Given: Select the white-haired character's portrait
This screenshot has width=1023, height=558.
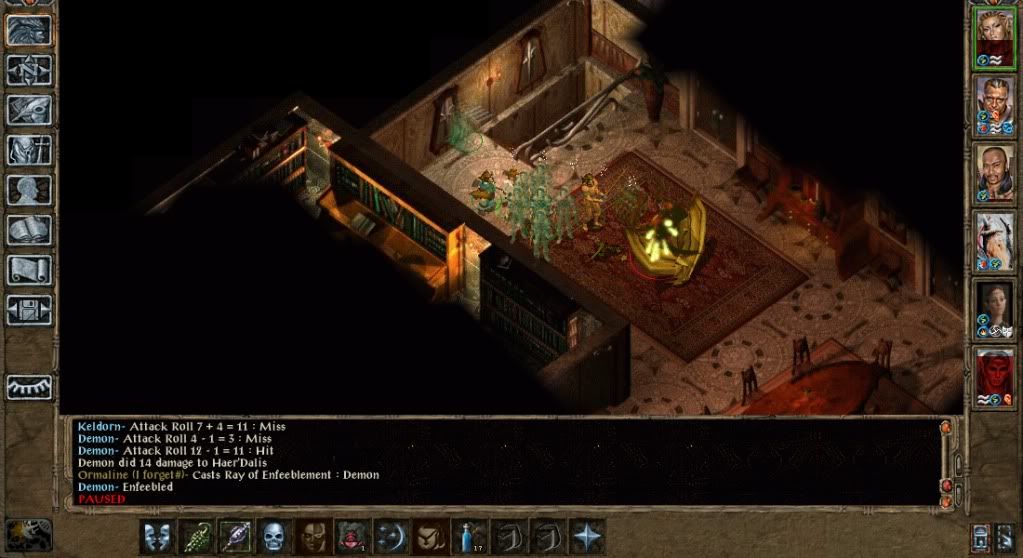Looking at the screenshot, I should (994, 240).
